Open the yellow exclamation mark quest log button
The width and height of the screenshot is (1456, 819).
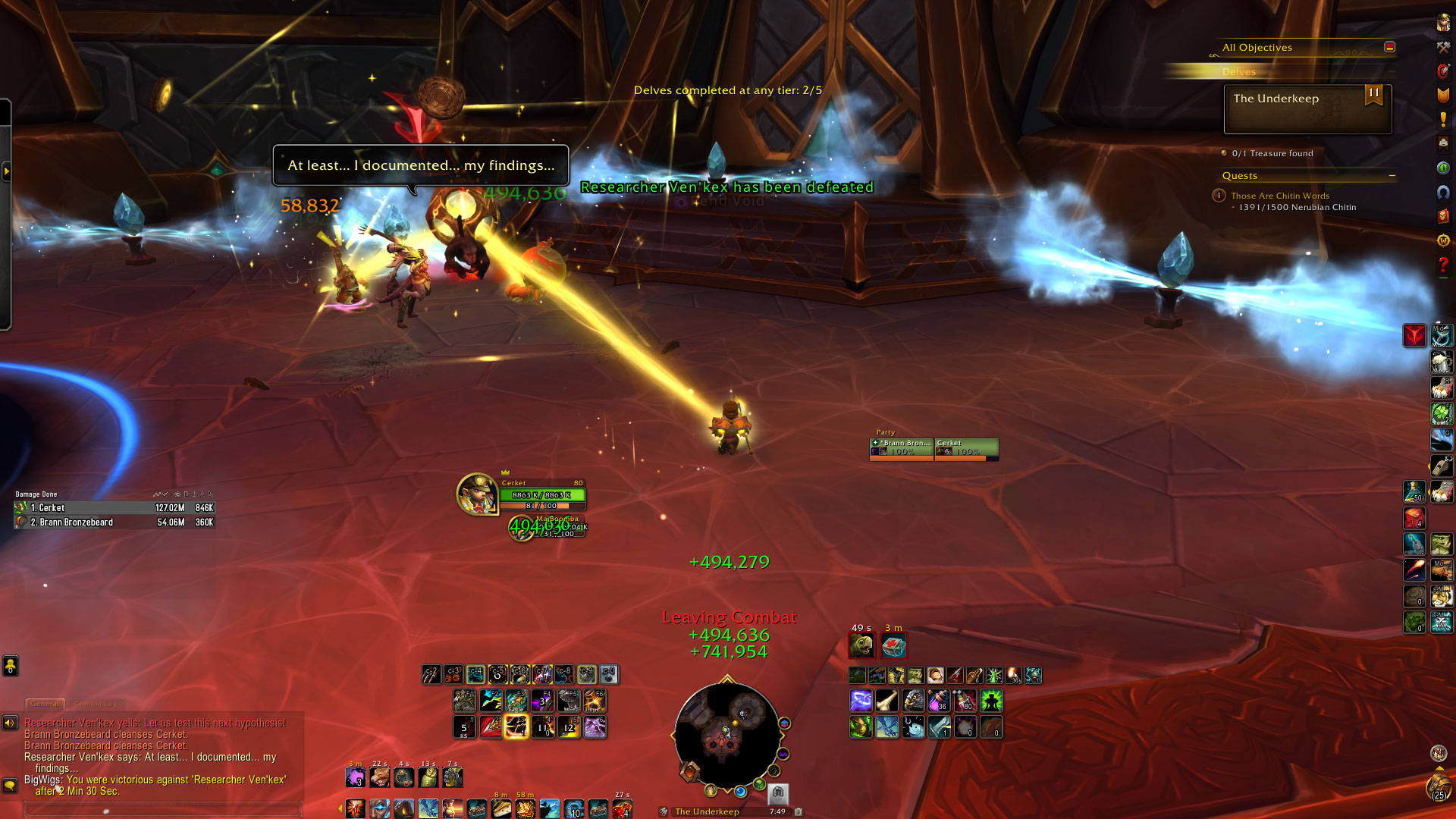[x=1443, y=119]
